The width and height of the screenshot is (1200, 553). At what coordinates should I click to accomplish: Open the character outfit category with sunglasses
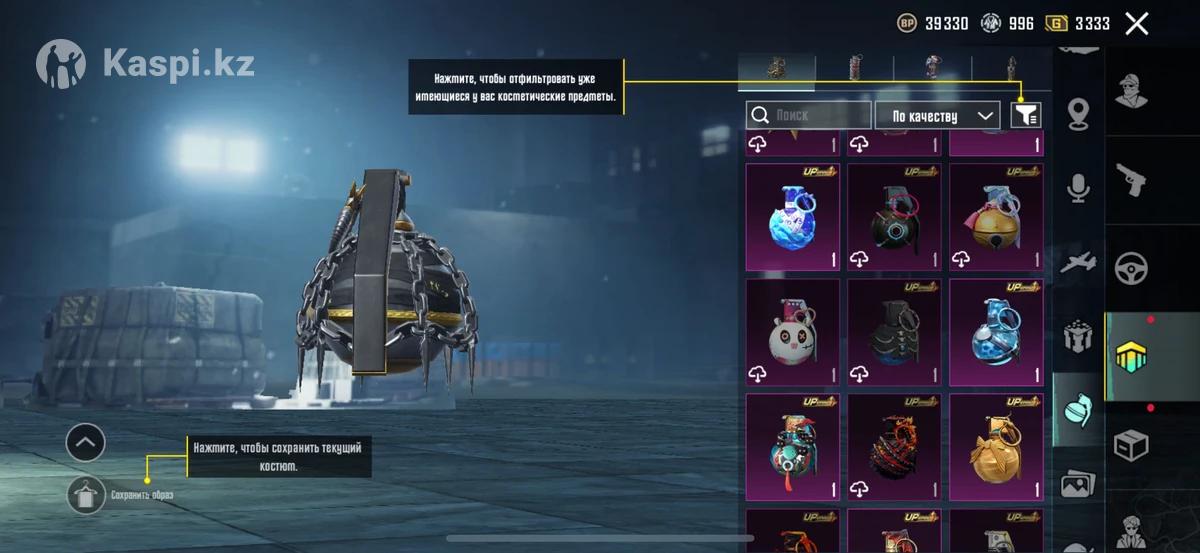[1132, 91]
